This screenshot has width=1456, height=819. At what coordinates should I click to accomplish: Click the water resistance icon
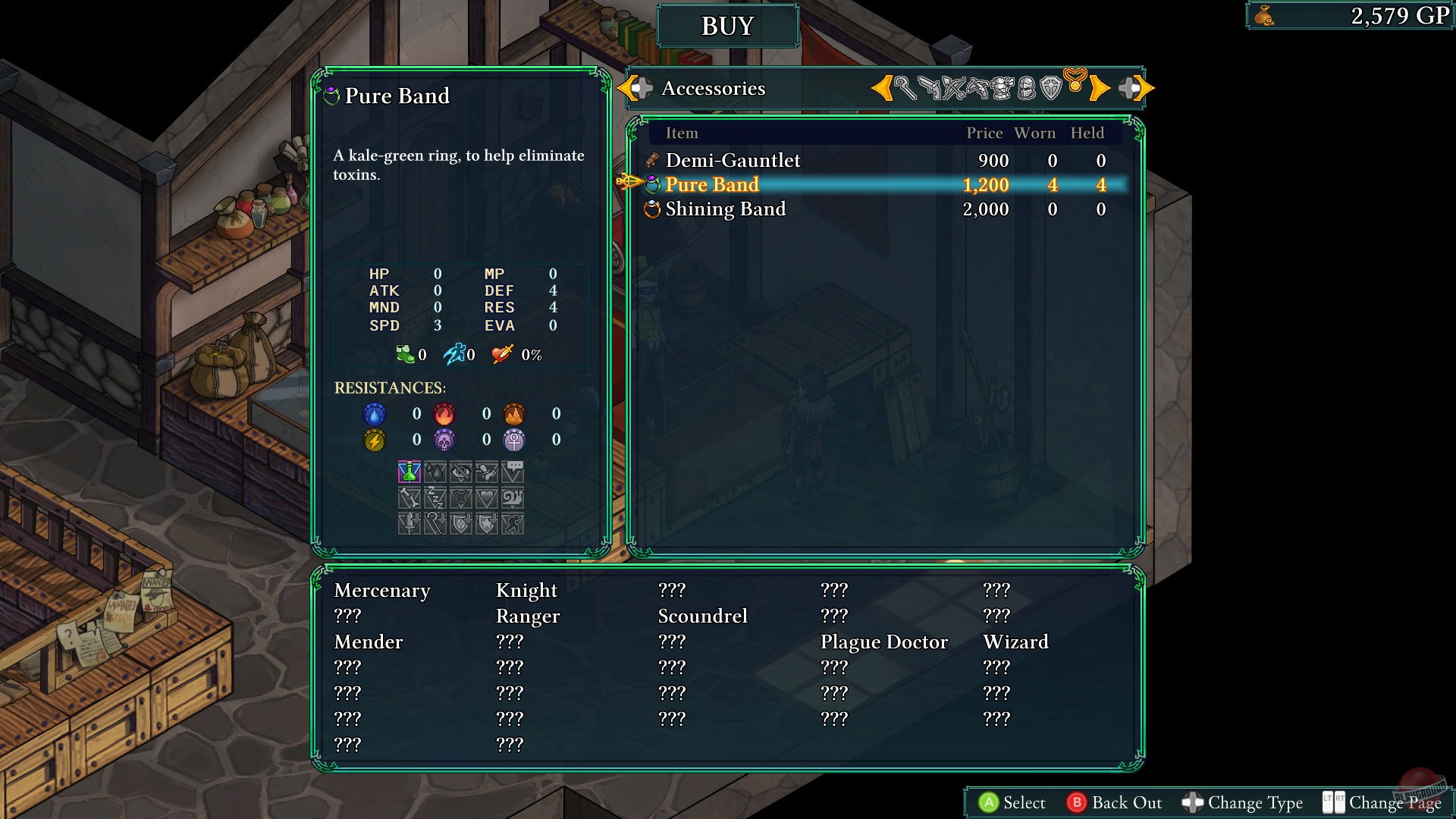tap(375, 414)
